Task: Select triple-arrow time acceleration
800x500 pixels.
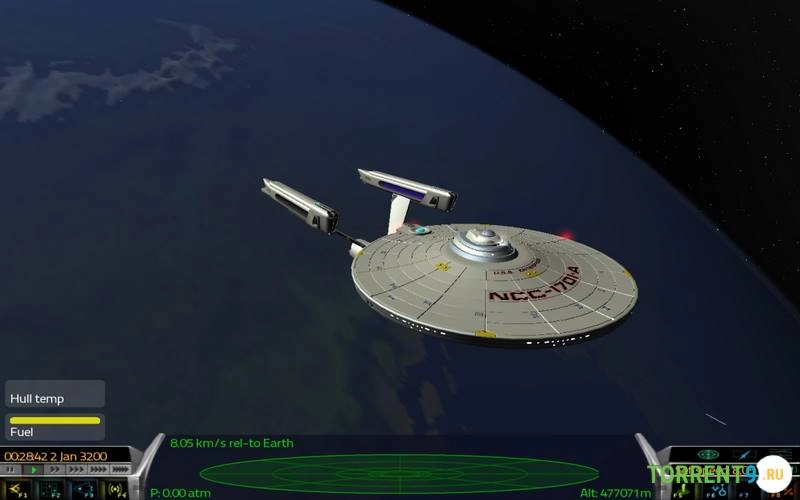Action: coord(77,469)
